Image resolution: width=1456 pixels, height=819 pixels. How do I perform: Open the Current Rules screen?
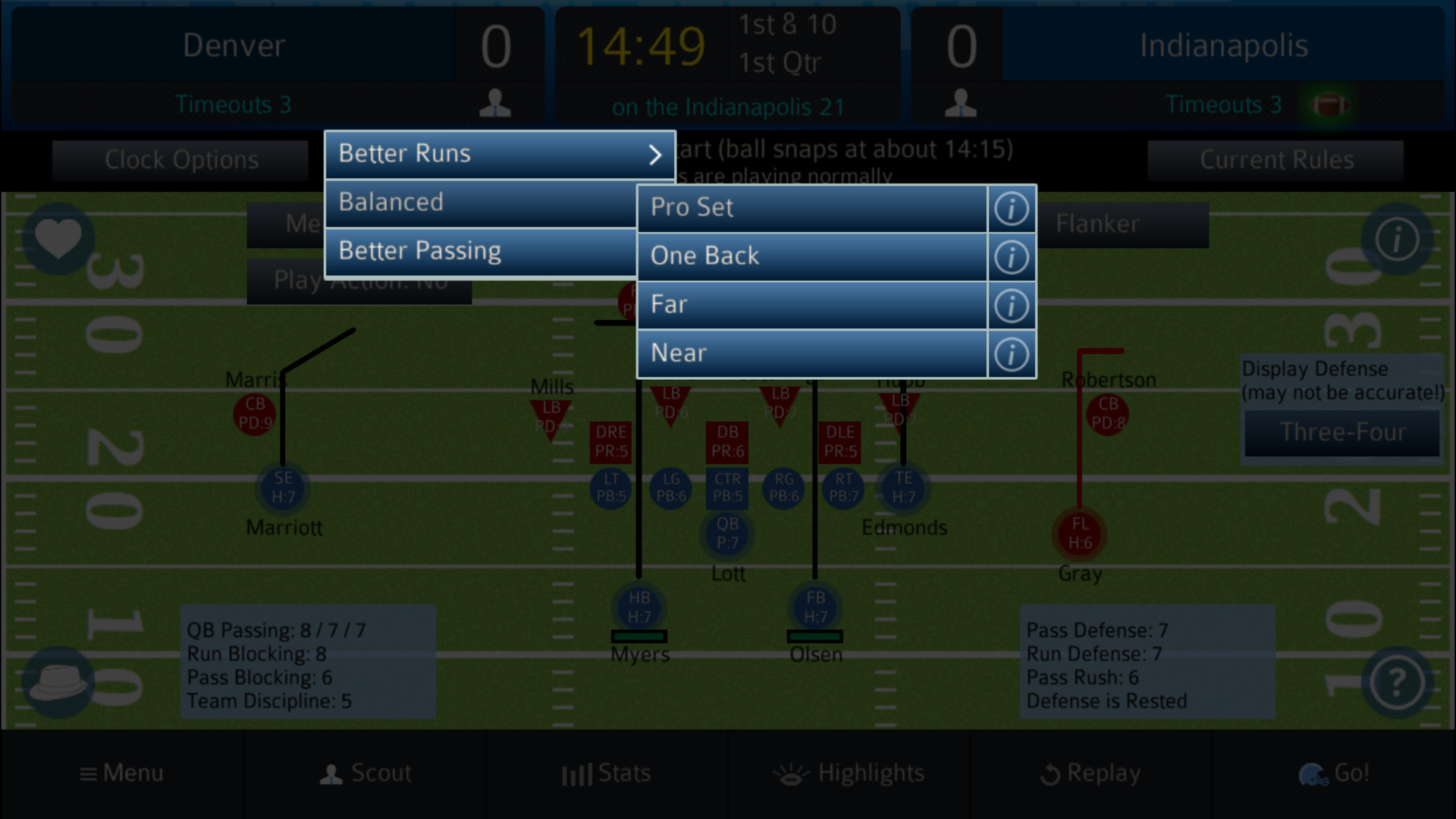[1277, 160]
